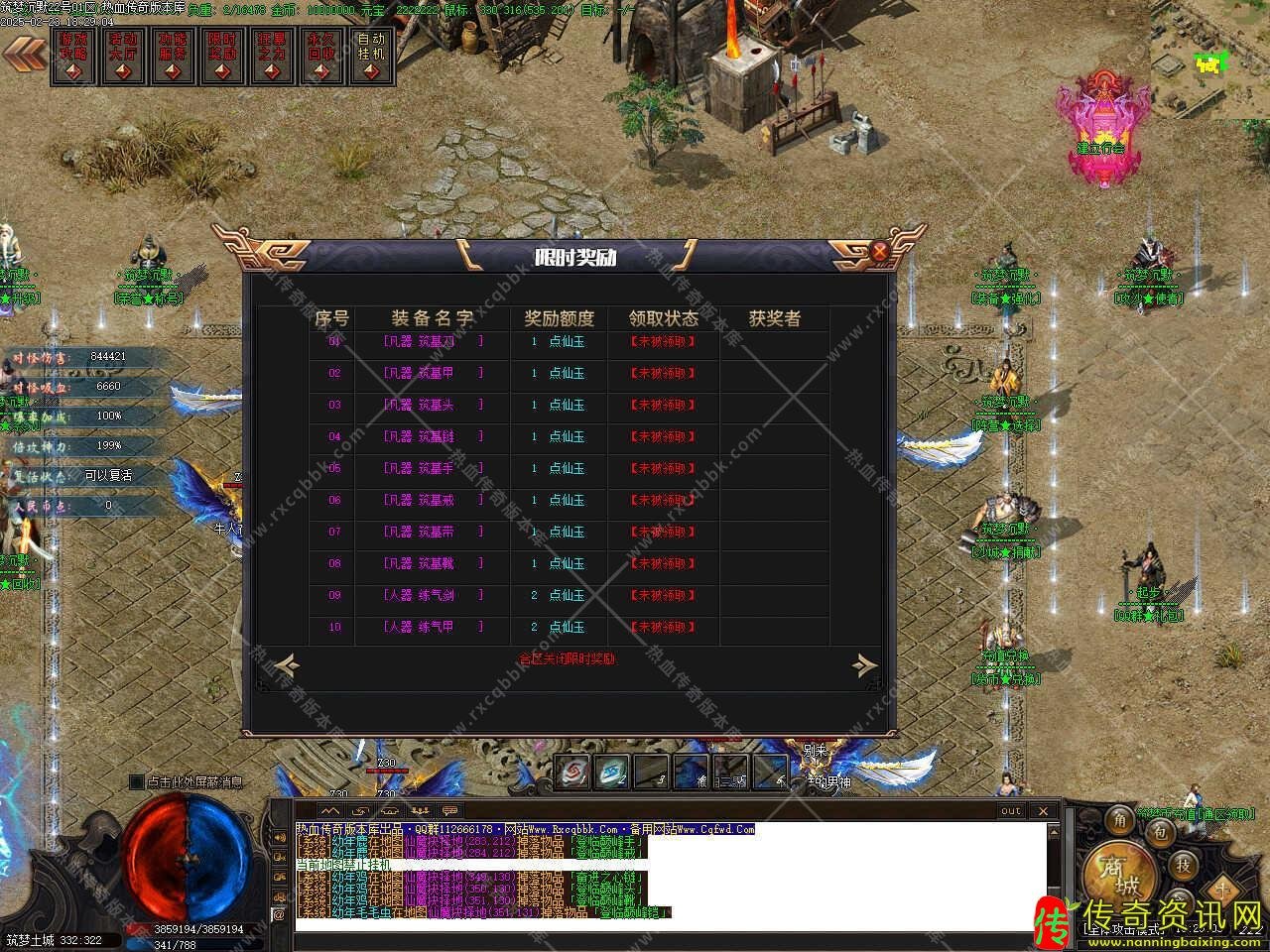The image size is (1270, 952).
Task: Select reward row 09 人器 练气剑
Action: click(434, 595)
